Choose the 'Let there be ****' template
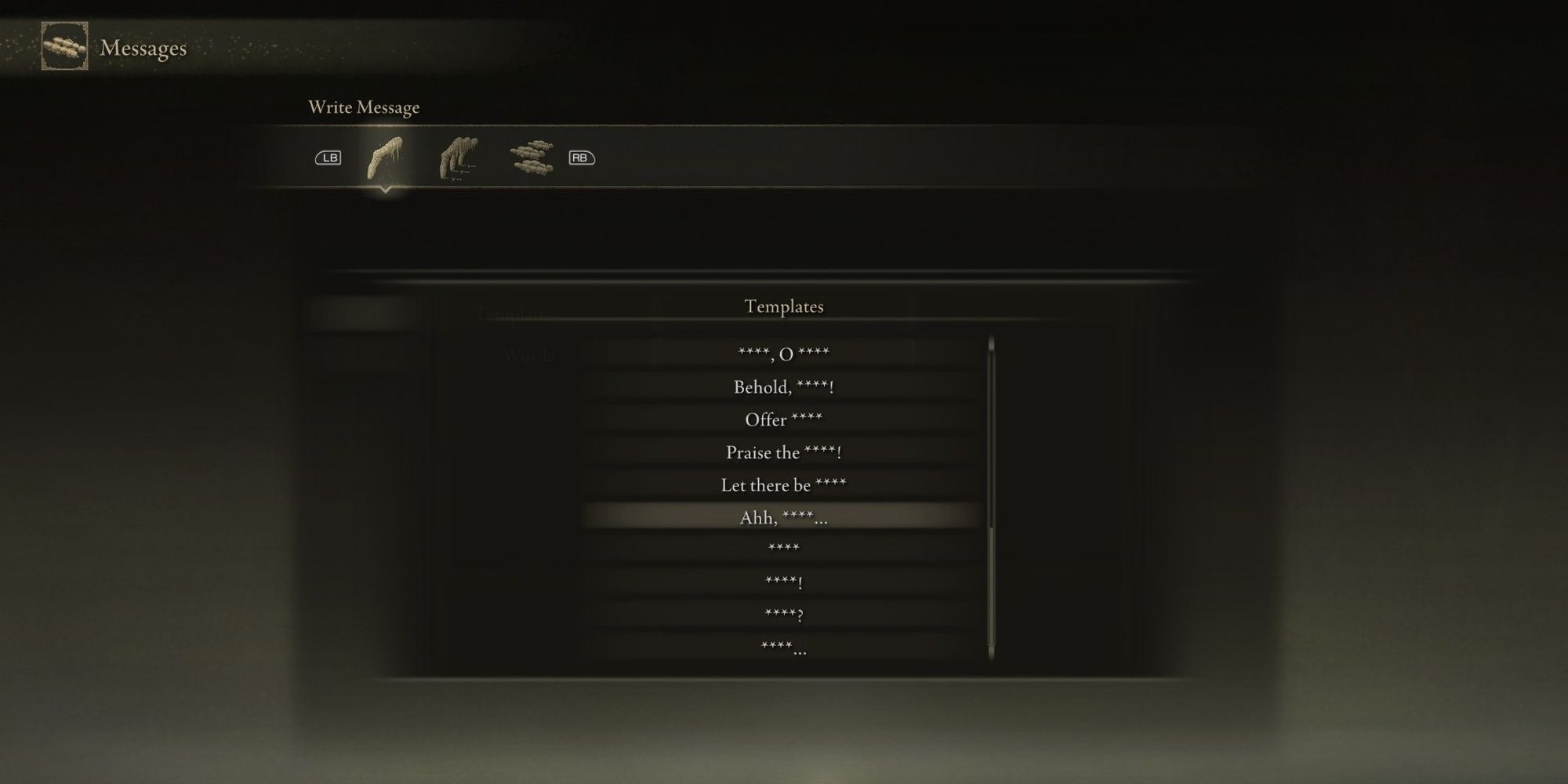Image resolution: width=1568 pixels, height=784 pixels. 784,485
